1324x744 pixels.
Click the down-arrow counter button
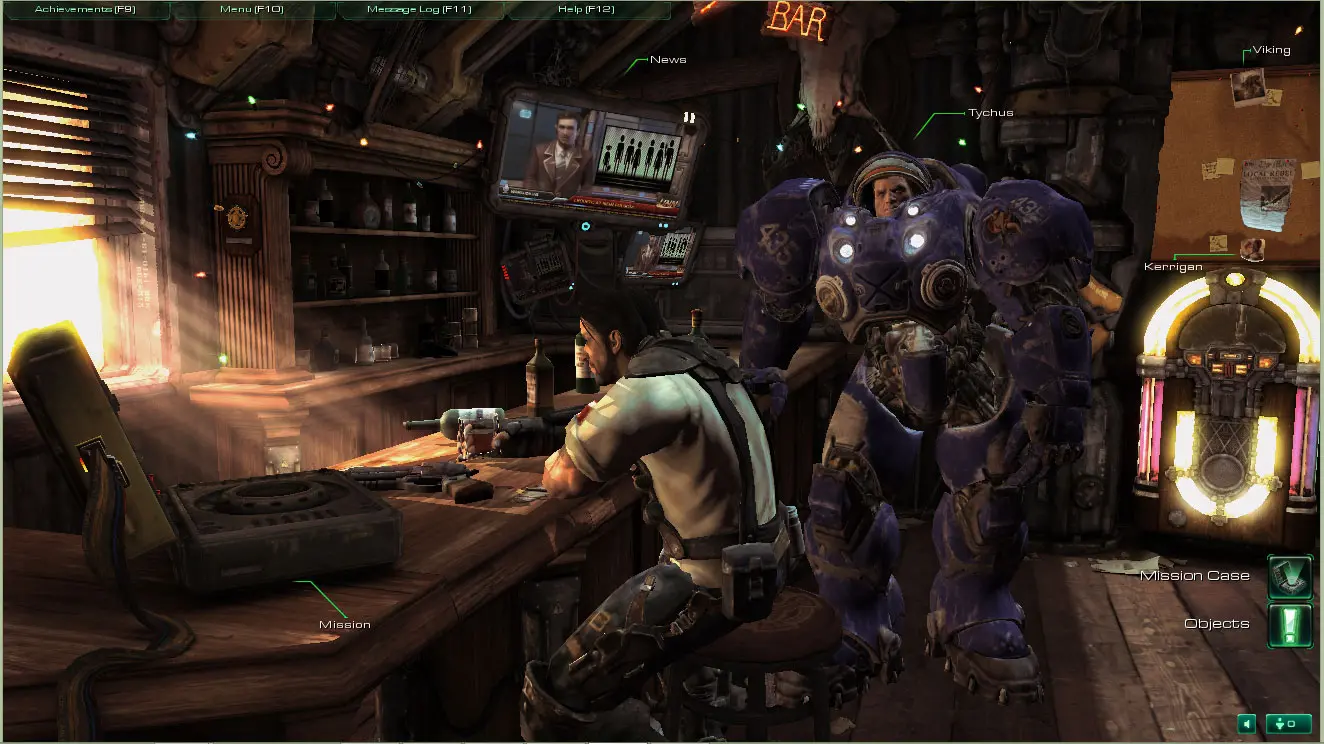pyautogui.click(x=1288, y=723)
